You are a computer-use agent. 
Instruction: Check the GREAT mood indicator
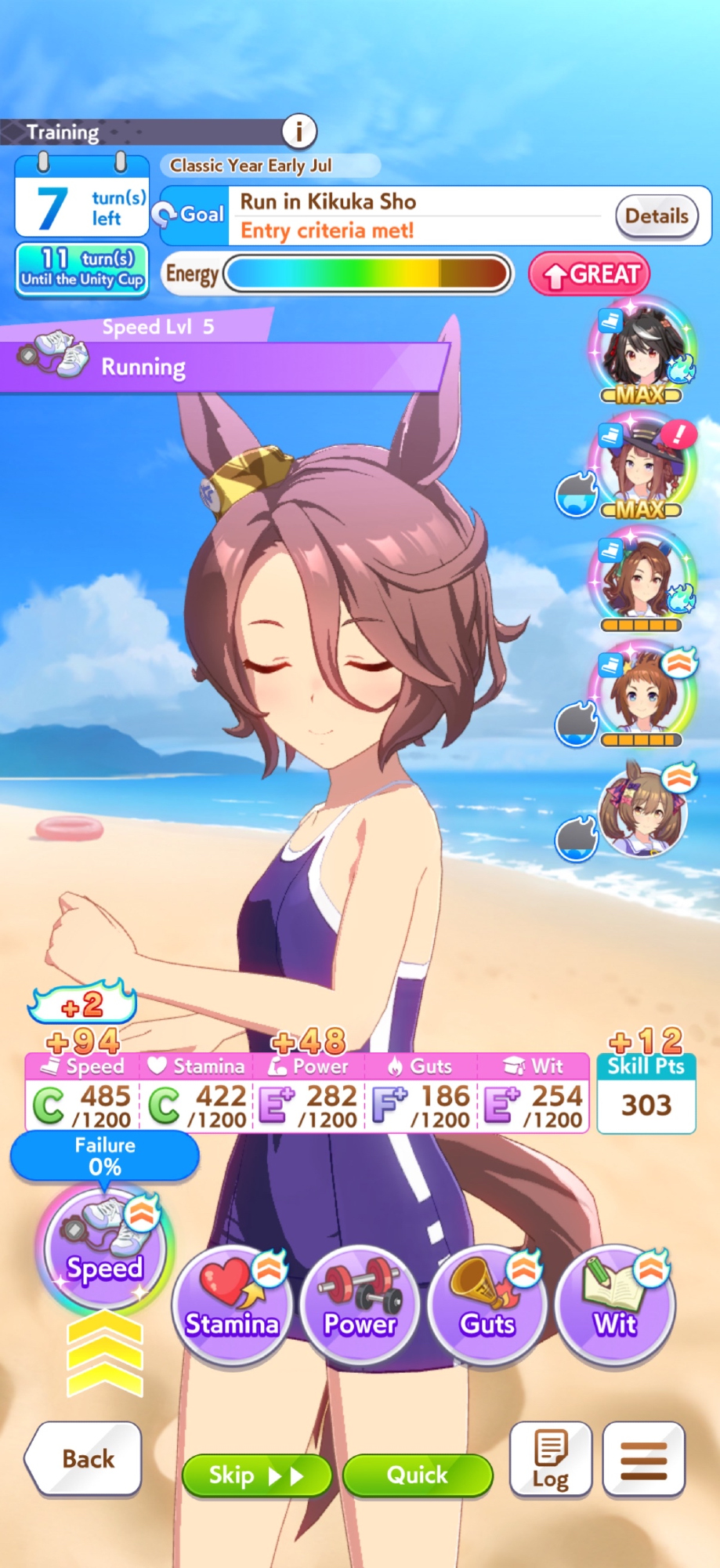(x=590, y=274)
